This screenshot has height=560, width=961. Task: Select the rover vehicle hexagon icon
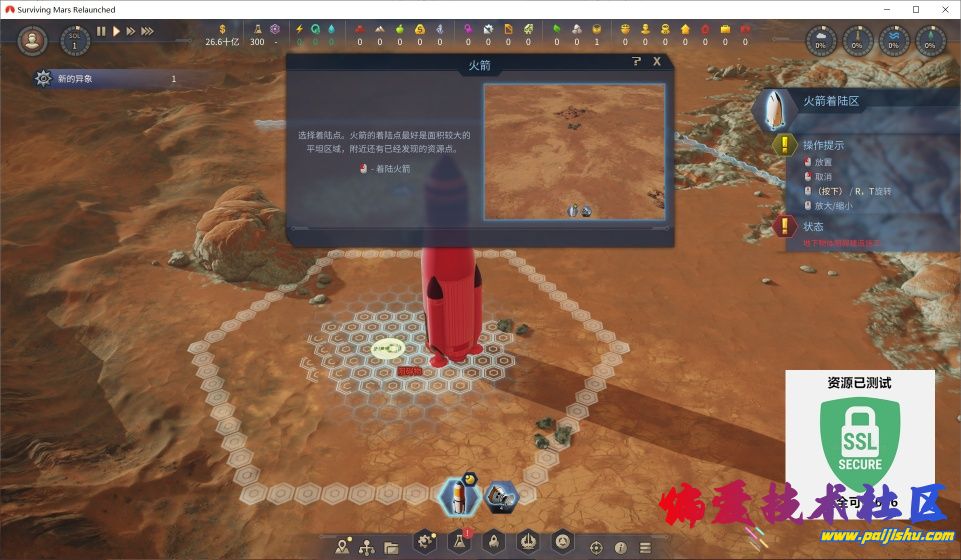[499, 493]
